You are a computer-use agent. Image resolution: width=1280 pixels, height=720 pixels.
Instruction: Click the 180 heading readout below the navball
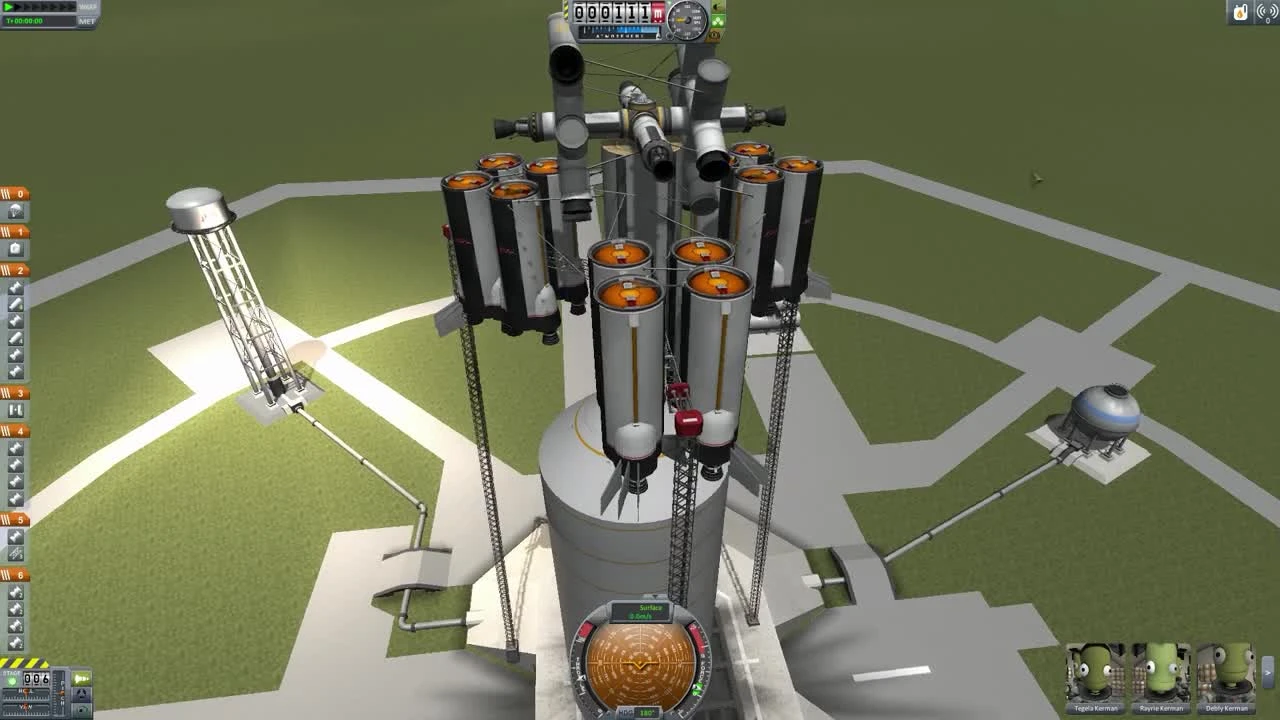tap(647, 712)
